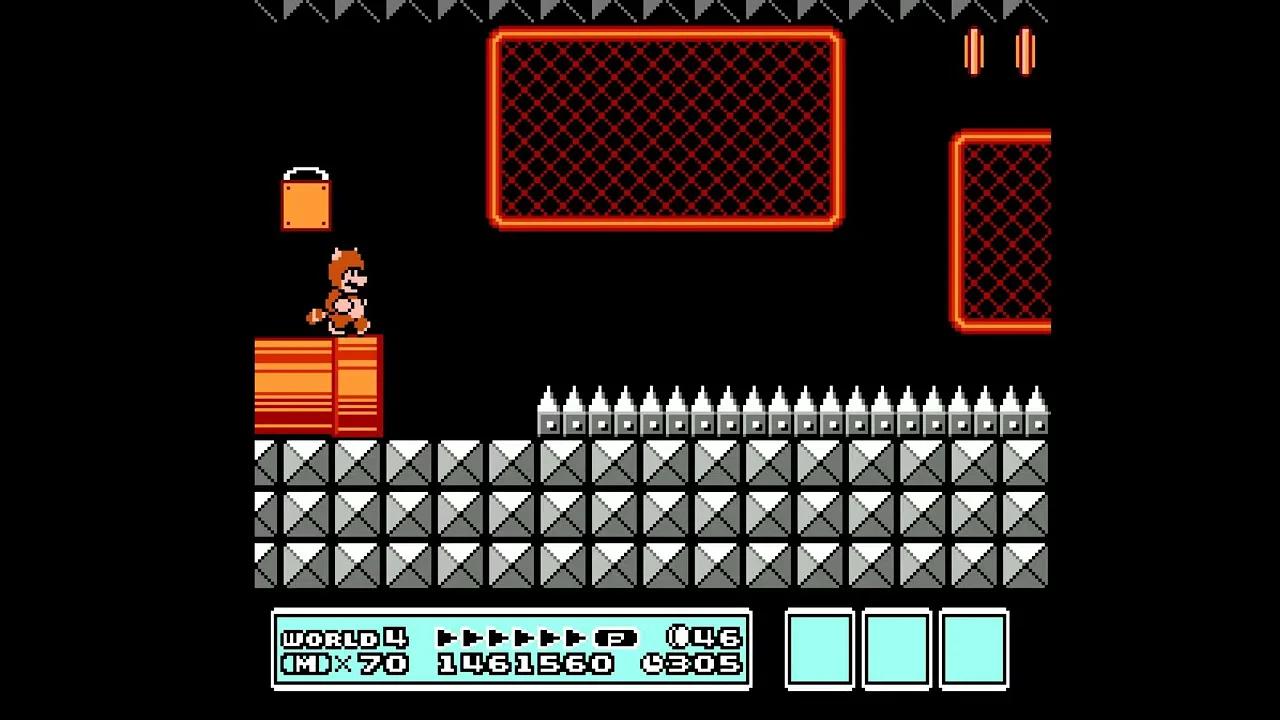
Task: Open the first empty item box
Action: (x=819, y=650)
